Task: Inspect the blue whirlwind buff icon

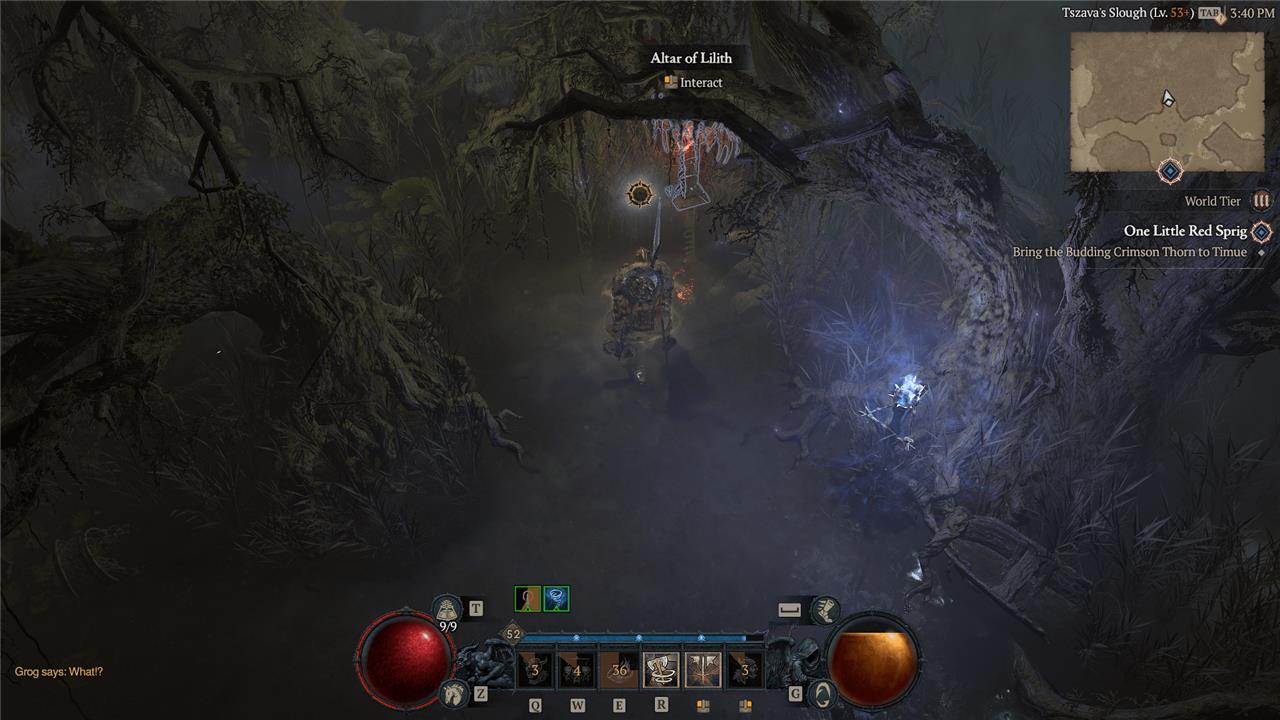Action: pos(556,599)
